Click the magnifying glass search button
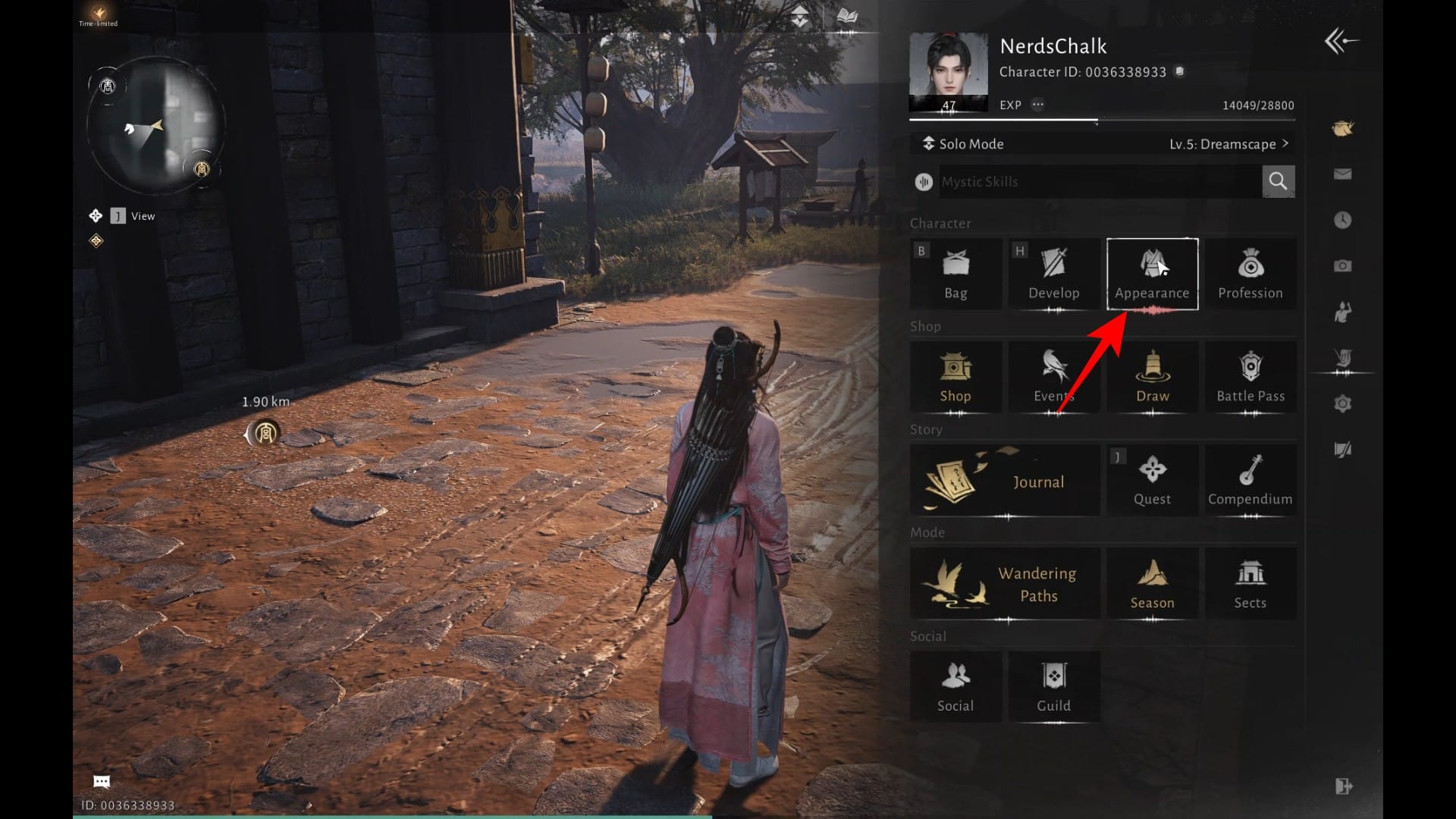1456x819 pixels. 1278,182
